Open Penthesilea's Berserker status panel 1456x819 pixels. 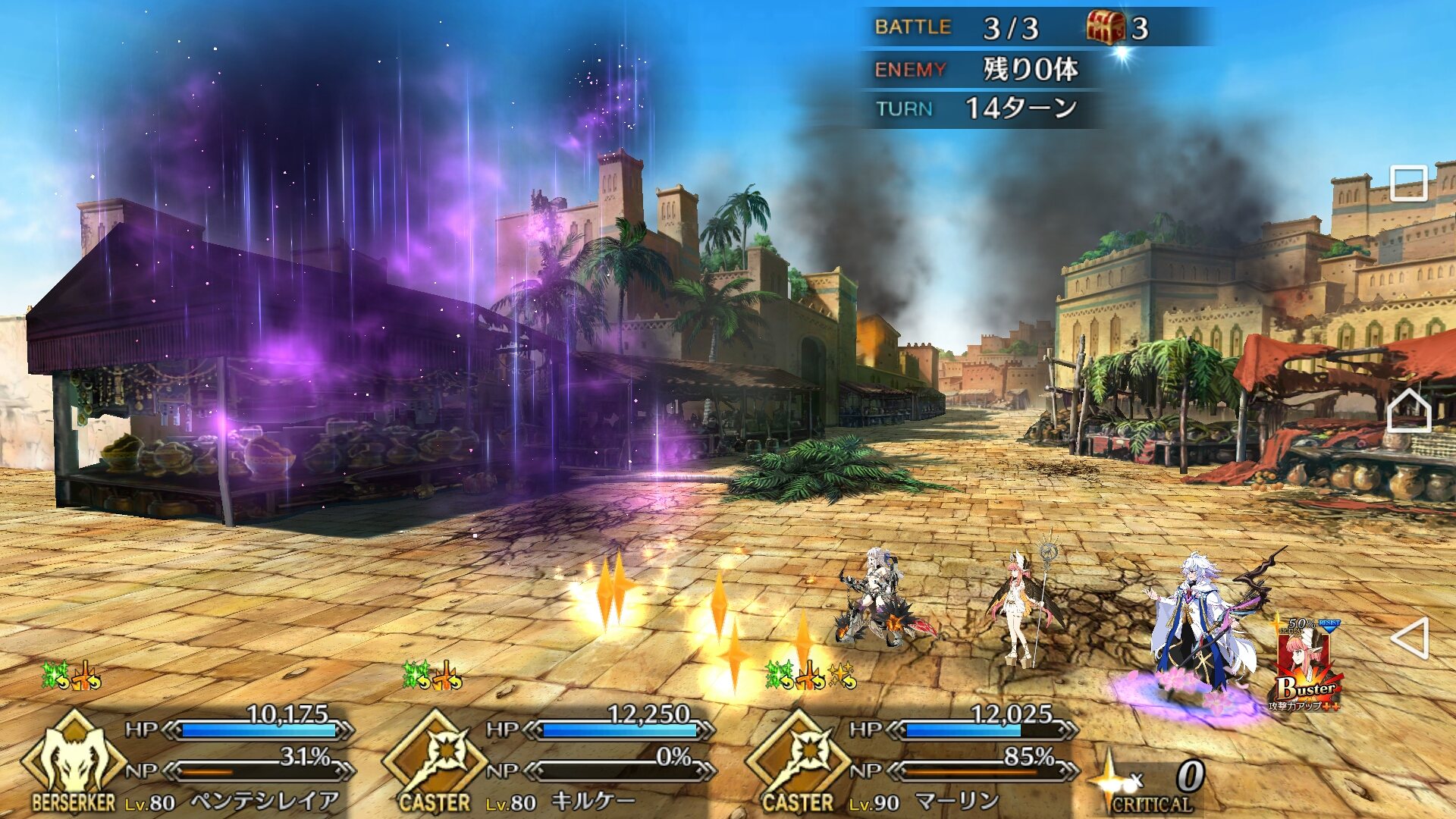click(74, 762)
